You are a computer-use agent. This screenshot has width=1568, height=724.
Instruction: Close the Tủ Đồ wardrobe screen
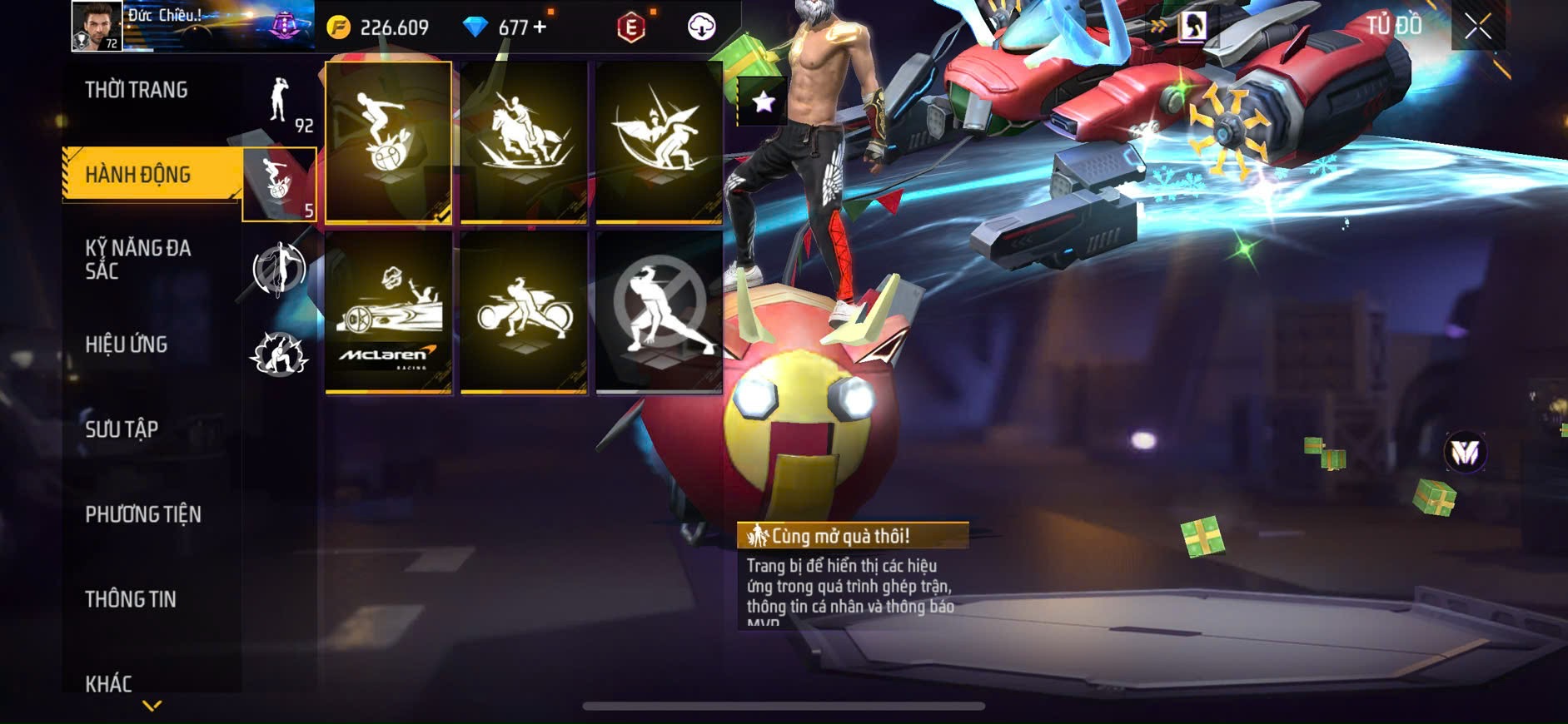point(1477,27)
